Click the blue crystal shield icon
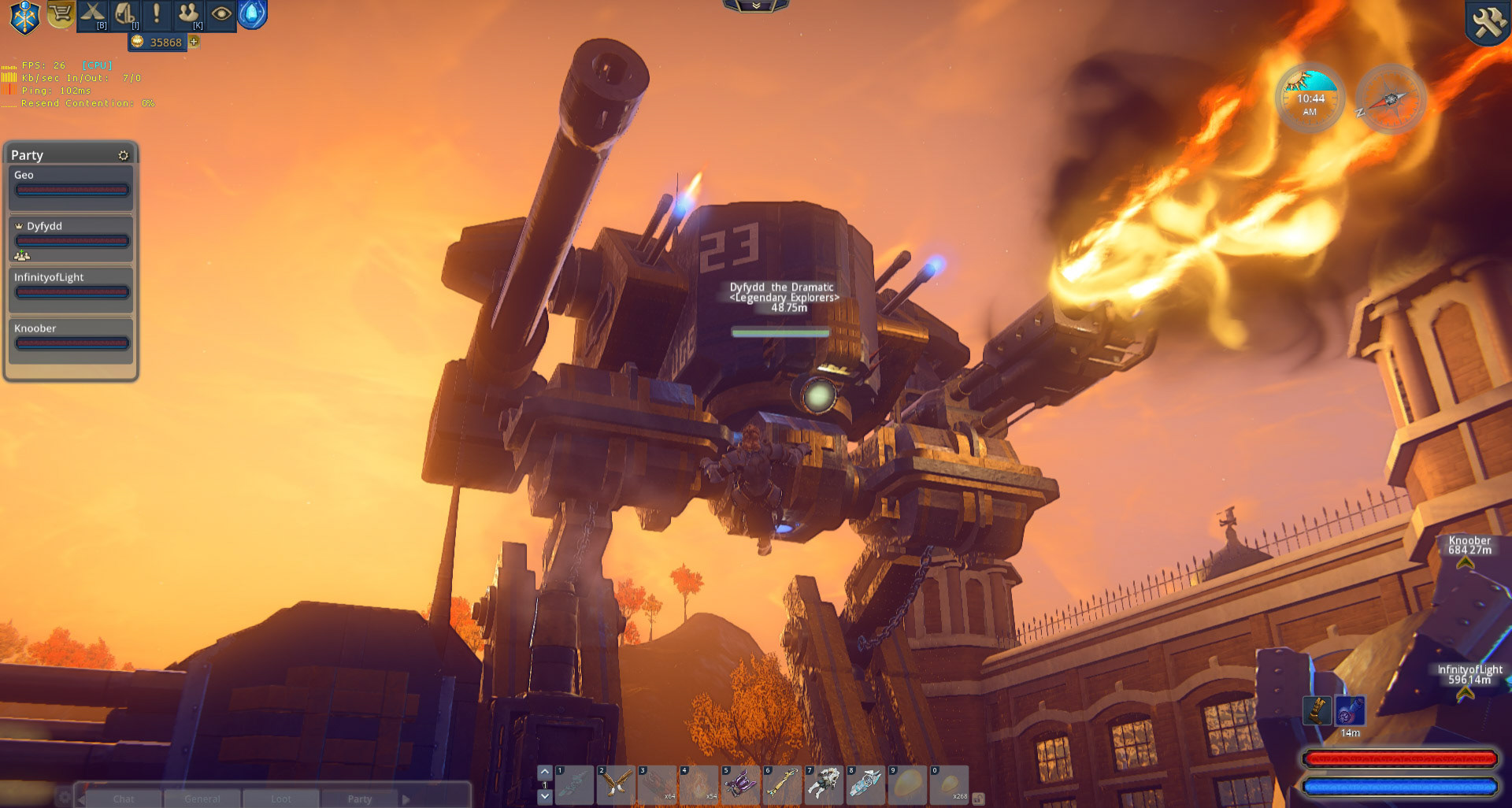This screenshot has height=808, width=1512. pos(252,14)
